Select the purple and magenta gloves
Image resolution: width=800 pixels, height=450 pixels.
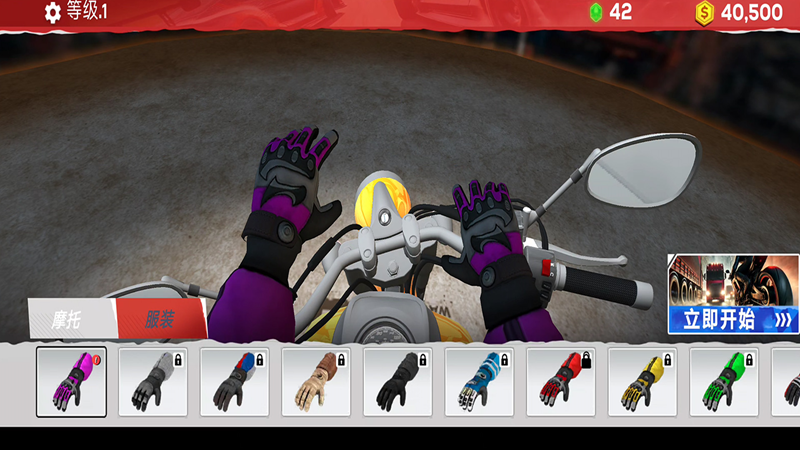(x=71, y=381)
